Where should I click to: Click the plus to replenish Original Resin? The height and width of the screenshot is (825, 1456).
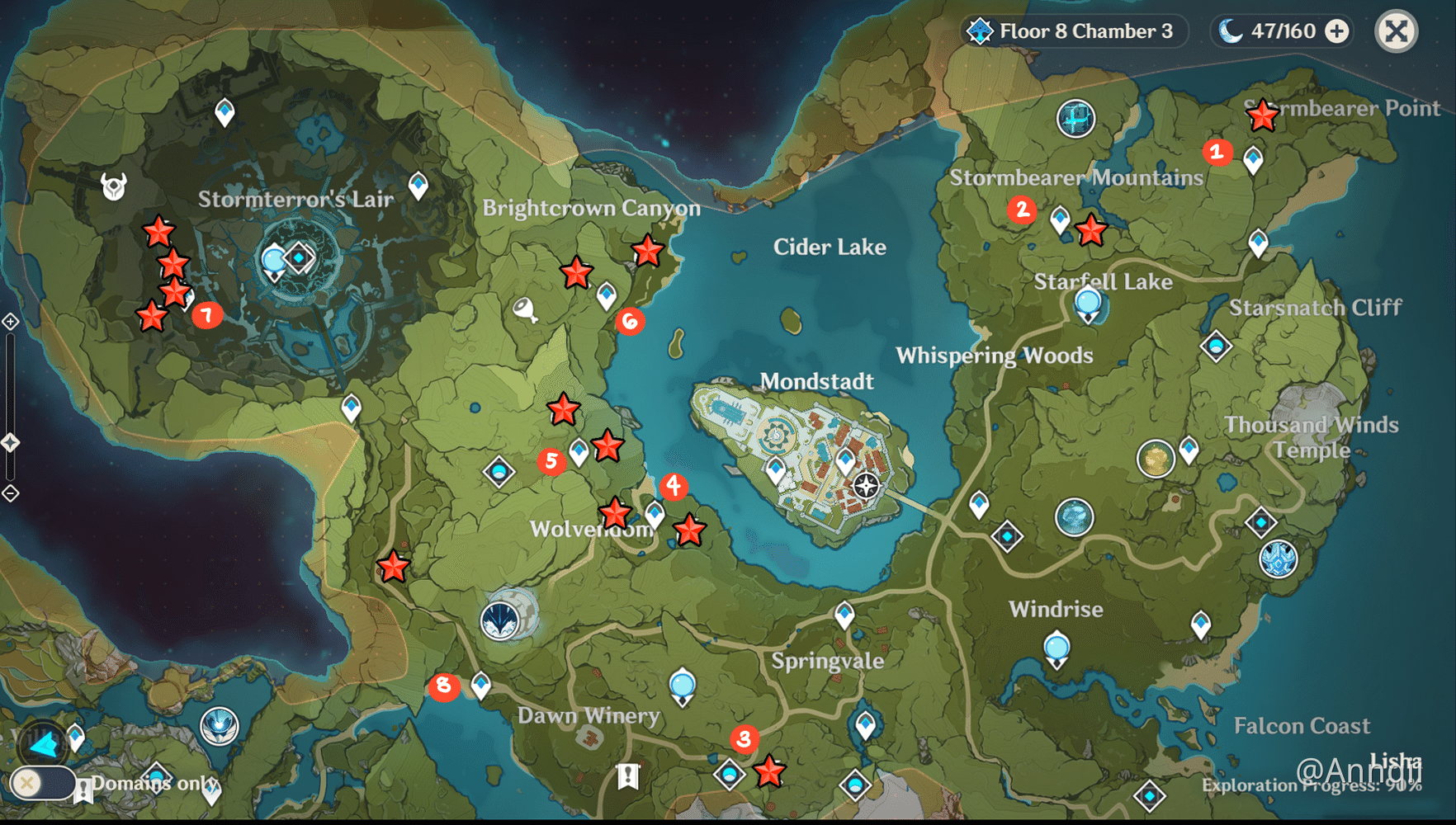click(x=1335, y=31)
